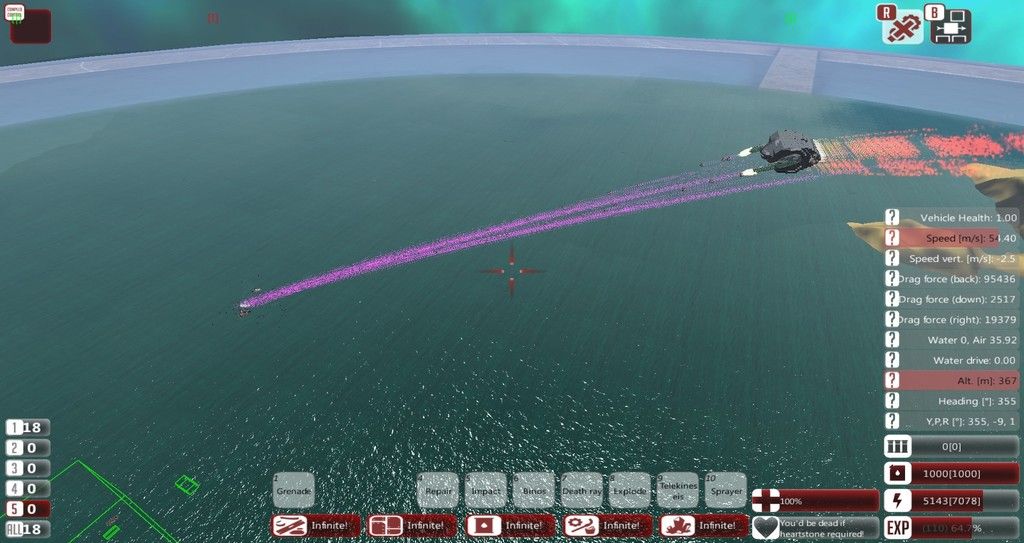Select the Telekinesis hotbar slot
Viewport: 1024px width, 543px height.
[x=677, y=490]
